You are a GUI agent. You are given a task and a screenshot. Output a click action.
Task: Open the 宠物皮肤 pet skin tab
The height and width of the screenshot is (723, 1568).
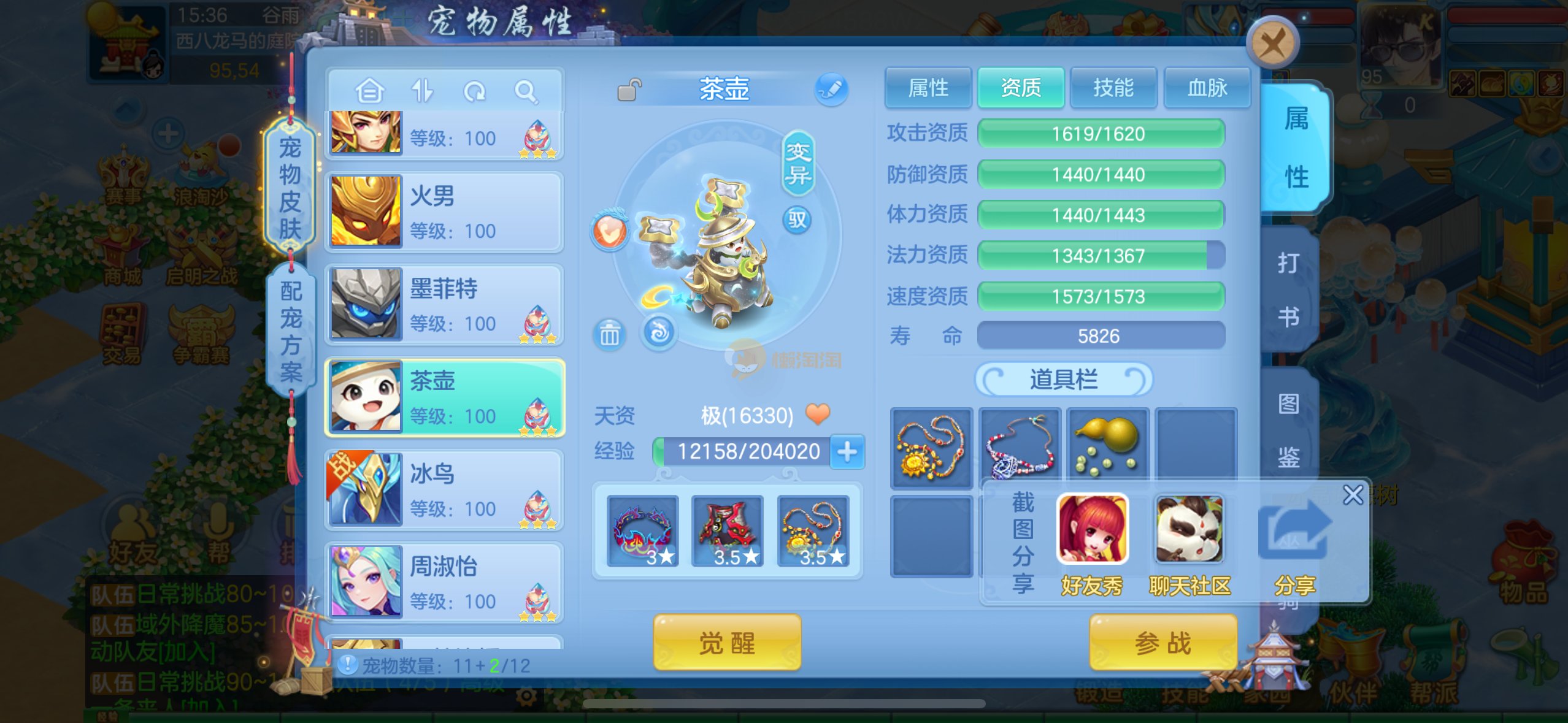(290, 188)
